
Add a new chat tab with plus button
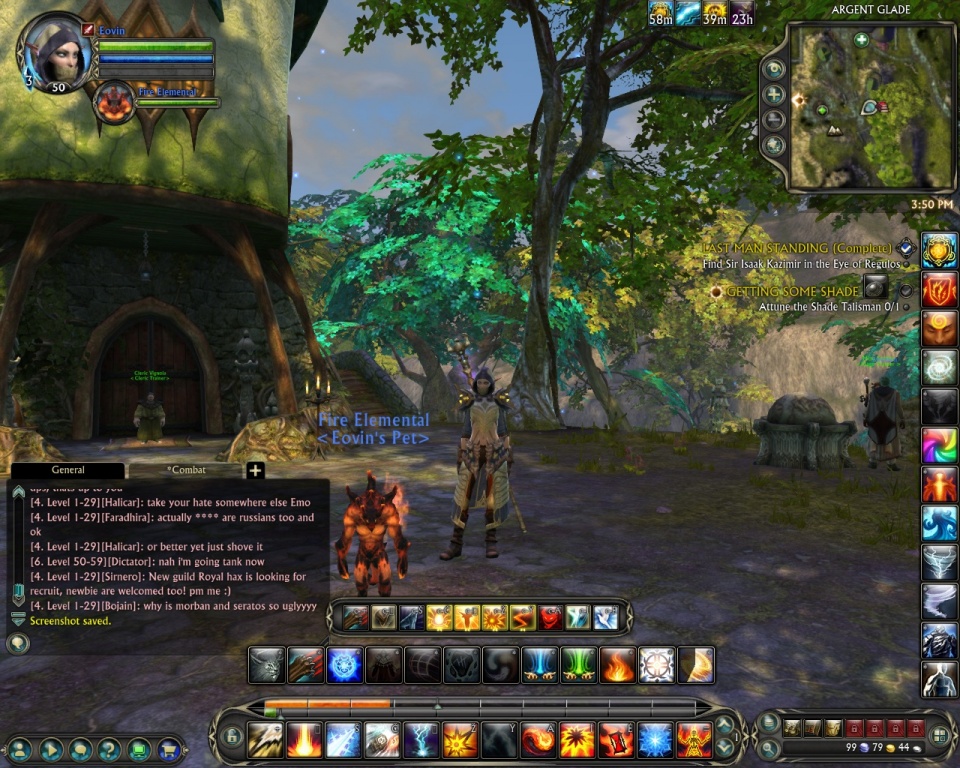255,471
